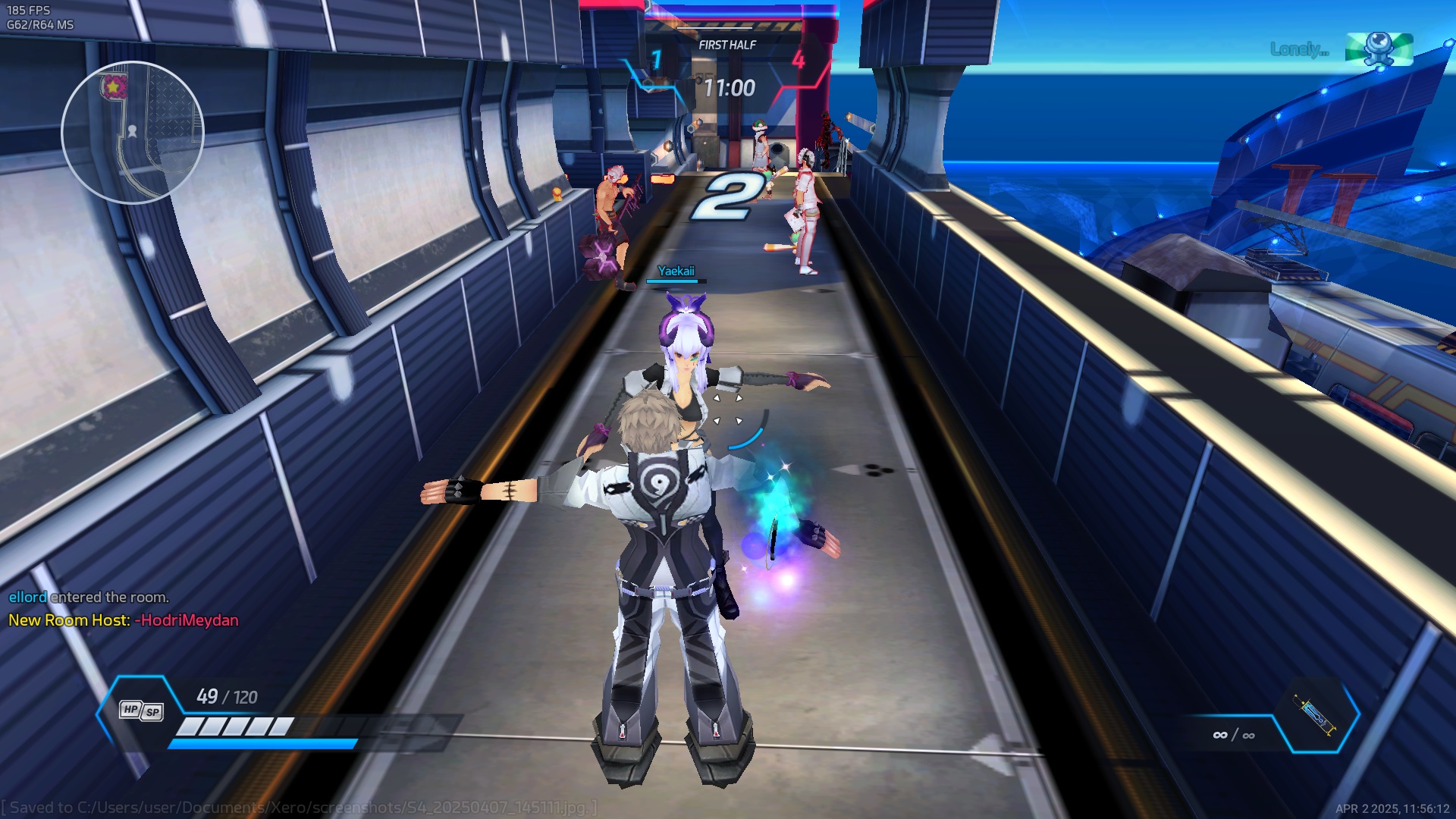Click -HodriMeydan host name in chat
Viewport: 1456px width, 819px height.
click(187, 620)
